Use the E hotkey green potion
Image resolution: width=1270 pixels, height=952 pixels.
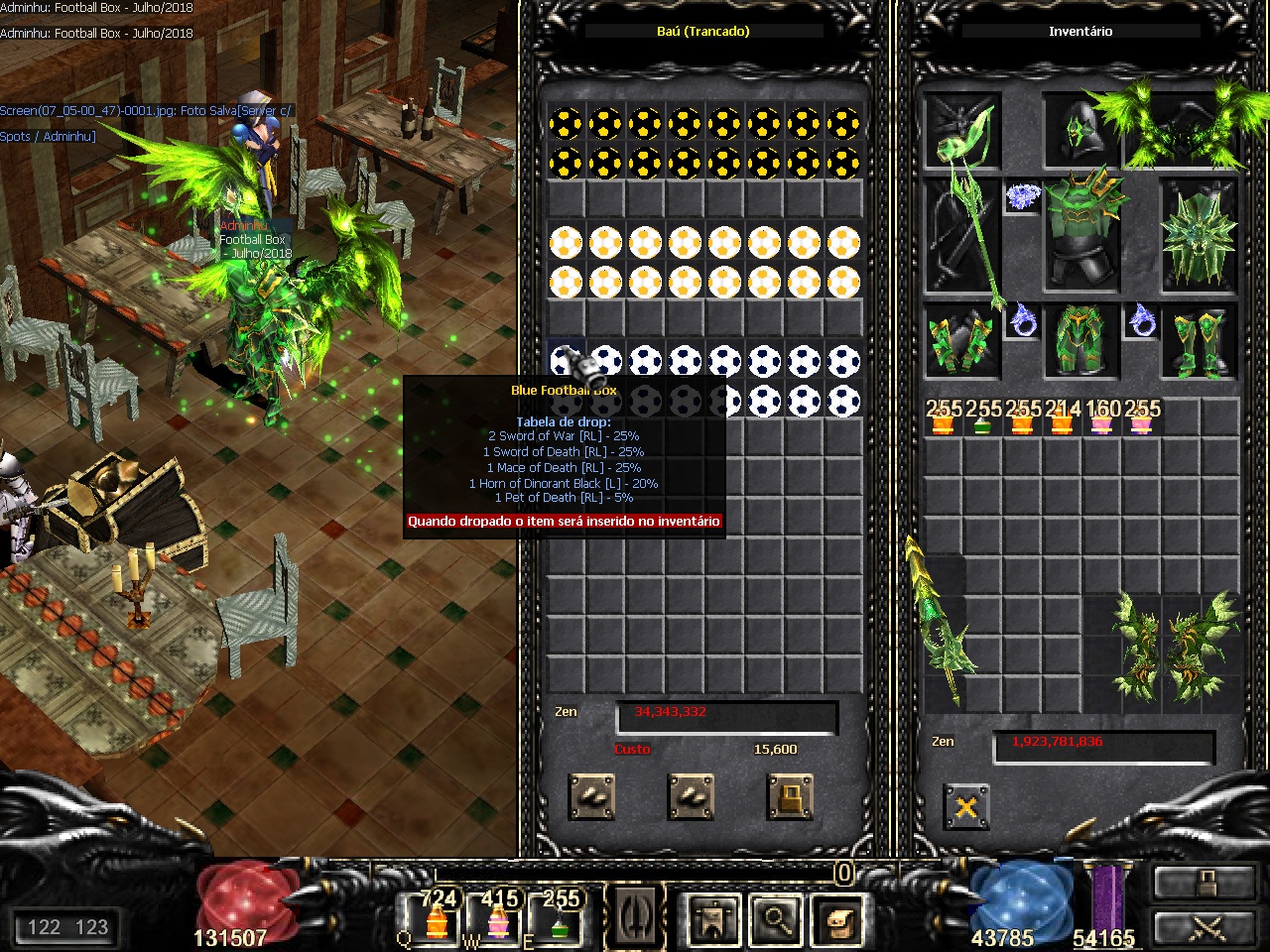(560, 918)
